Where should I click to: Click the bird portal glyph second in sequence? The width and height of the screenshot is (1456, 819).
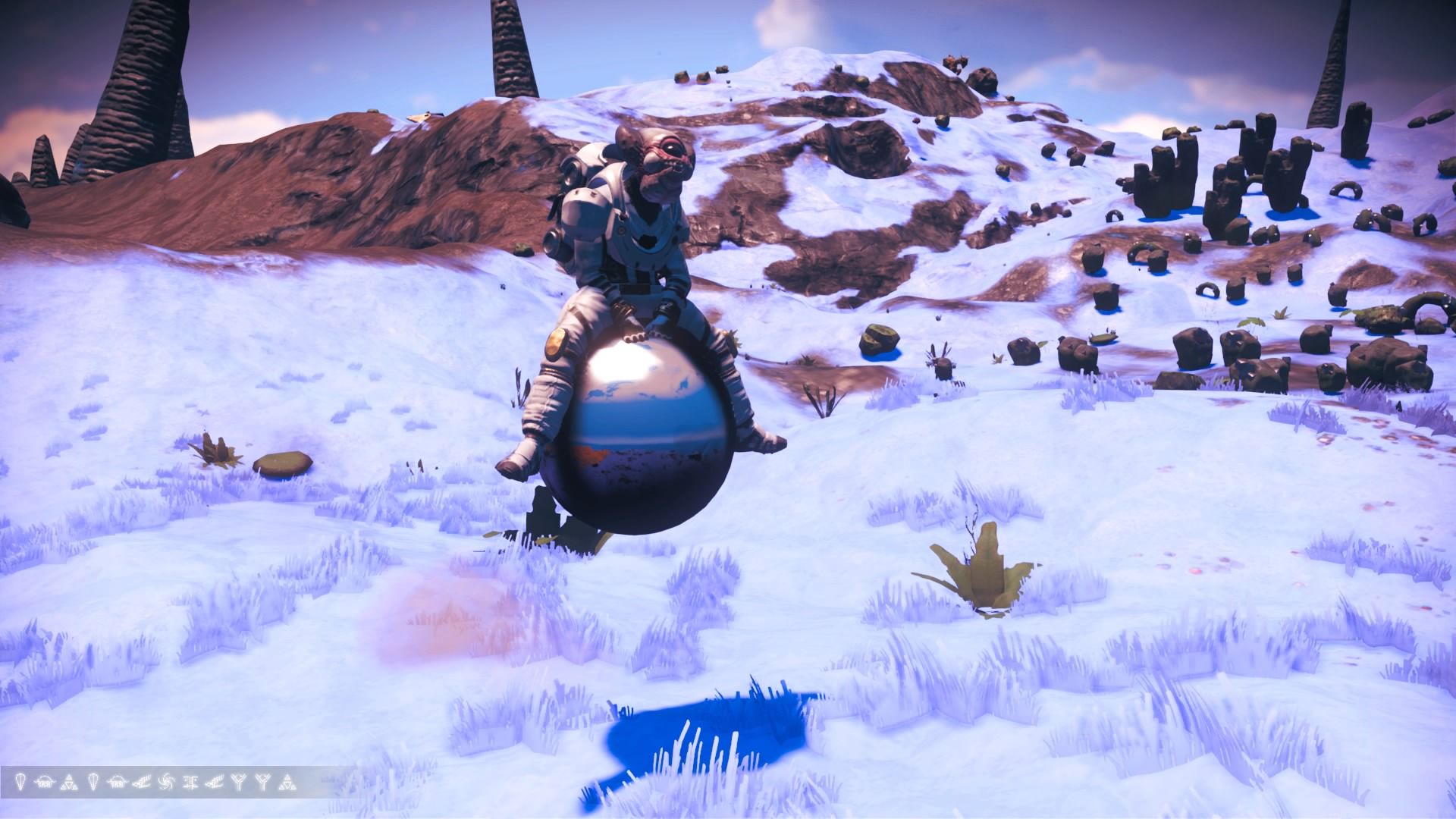pos(43,781)
